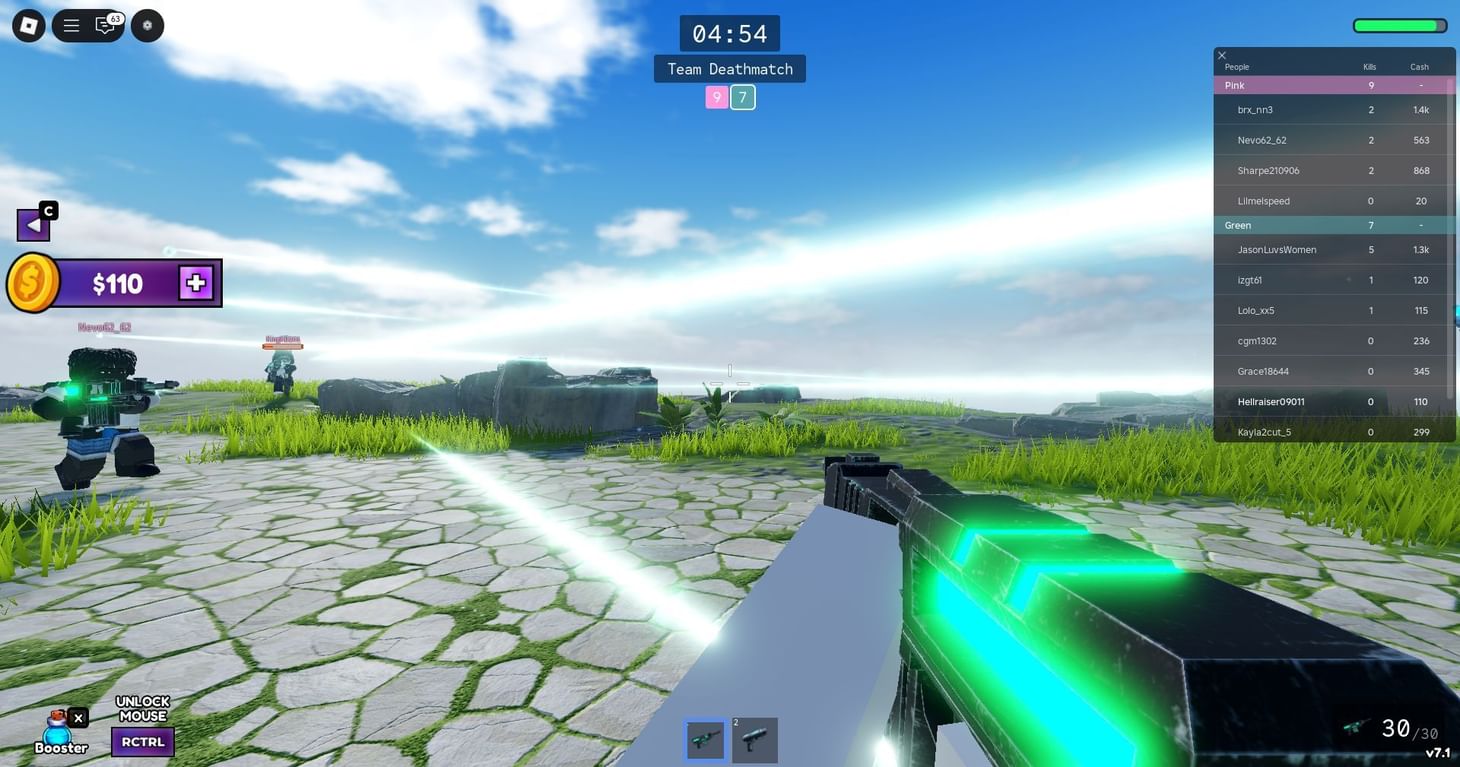This screenshot has height=767, width=1460.
Task: Open the purple plus icon to buy cash
Action: (x=196, y=282)
